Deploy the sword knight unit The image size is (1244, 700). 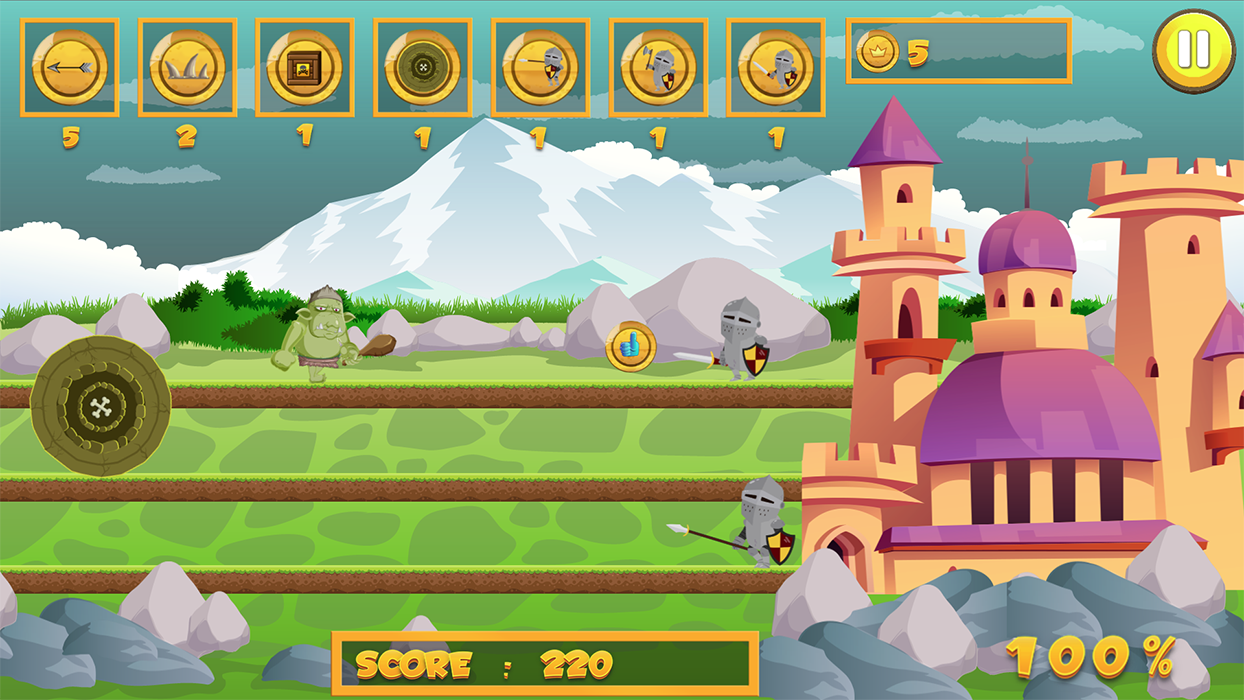776,67
